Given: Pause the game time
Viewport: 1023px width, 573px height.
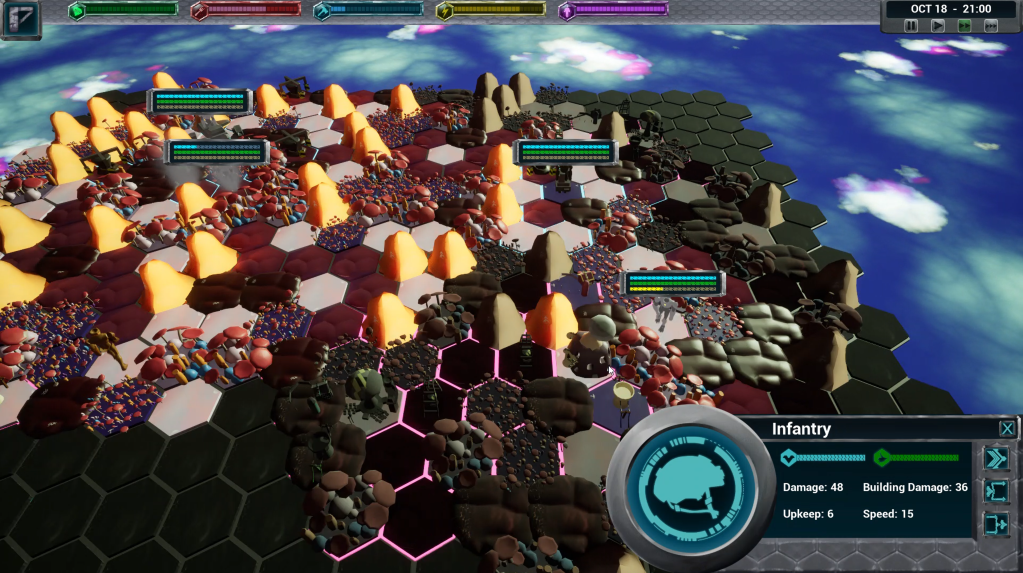Looking at the screenshot, I should [x=911, y=25].
